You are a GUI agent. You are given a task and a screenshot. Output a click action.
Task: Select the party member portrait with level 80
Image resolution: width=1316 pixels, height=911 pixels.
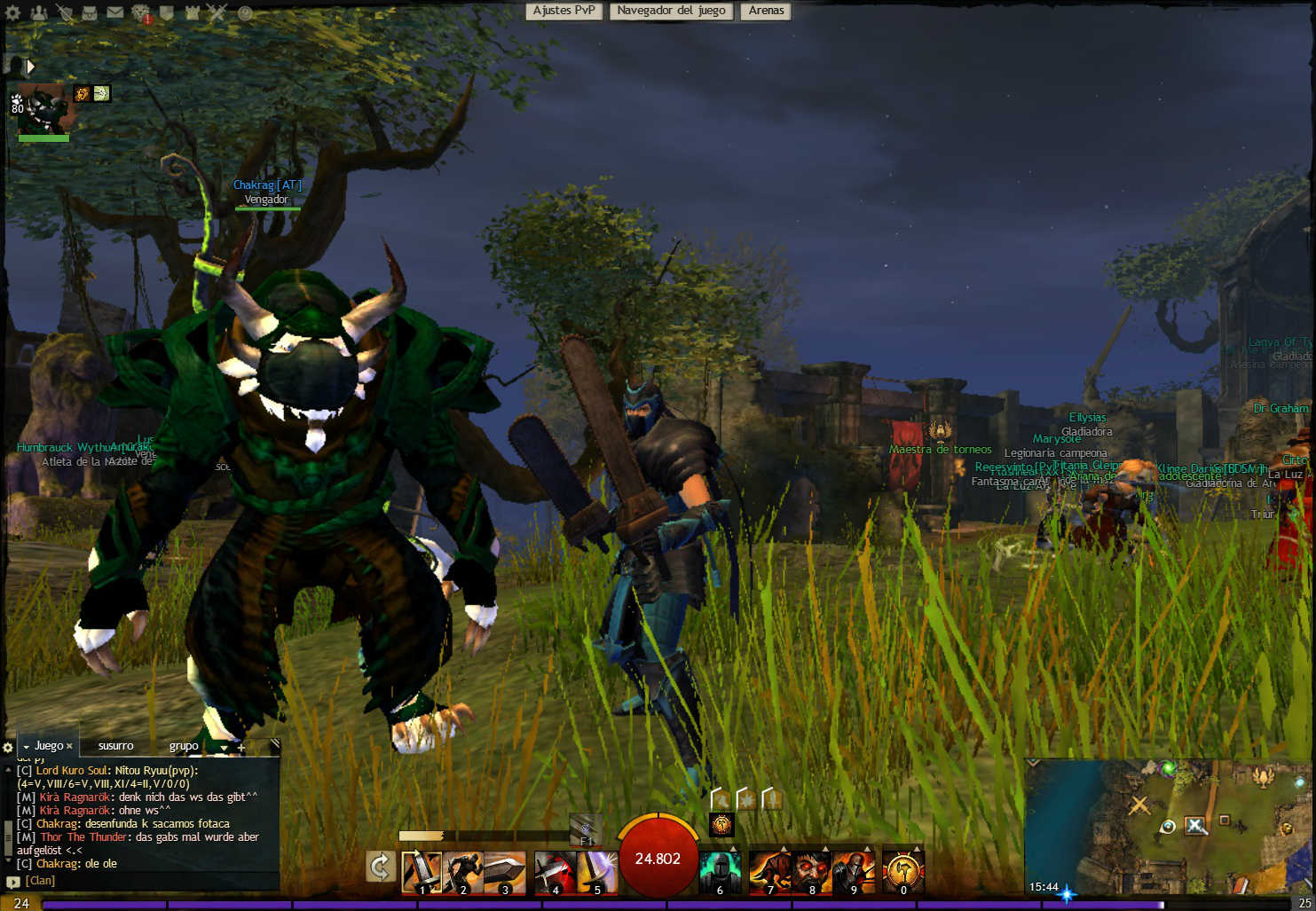tap(42, 111)
